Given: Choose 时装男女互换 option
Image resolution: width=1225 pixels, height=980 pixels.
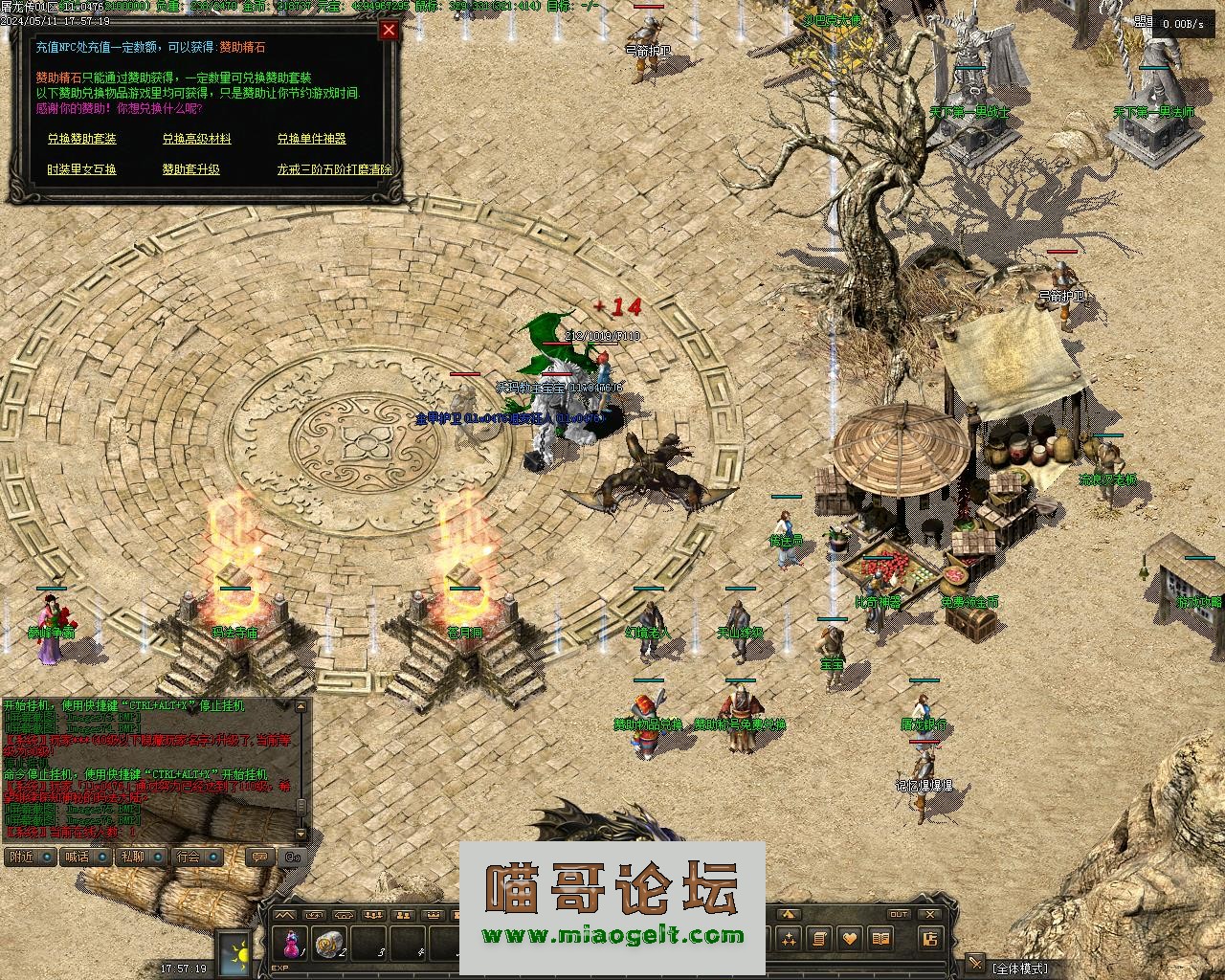Looking at the screenshot, I should click(82, 169).
